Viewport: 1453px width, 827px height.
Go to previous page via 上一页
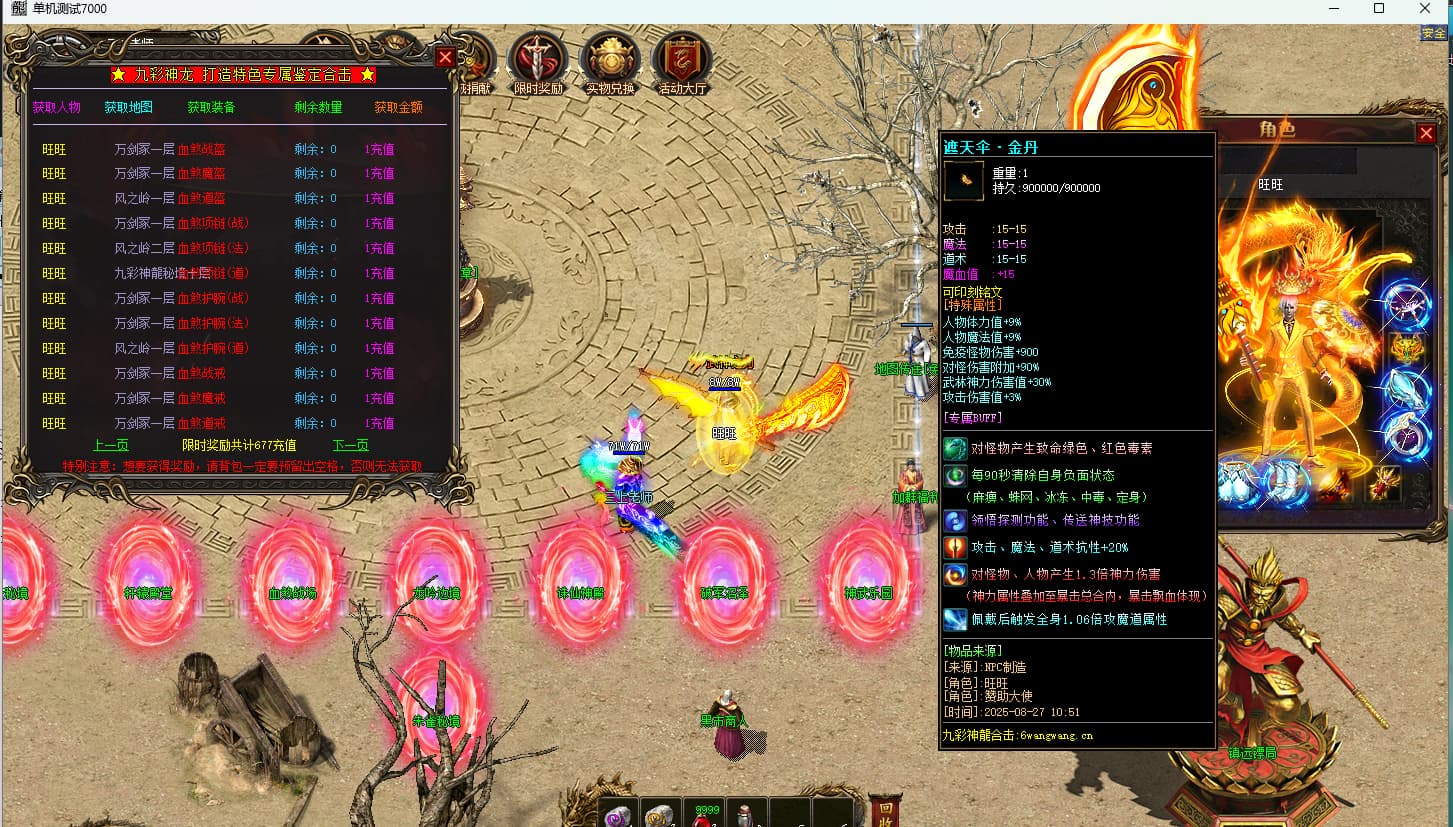click(111, 445)
